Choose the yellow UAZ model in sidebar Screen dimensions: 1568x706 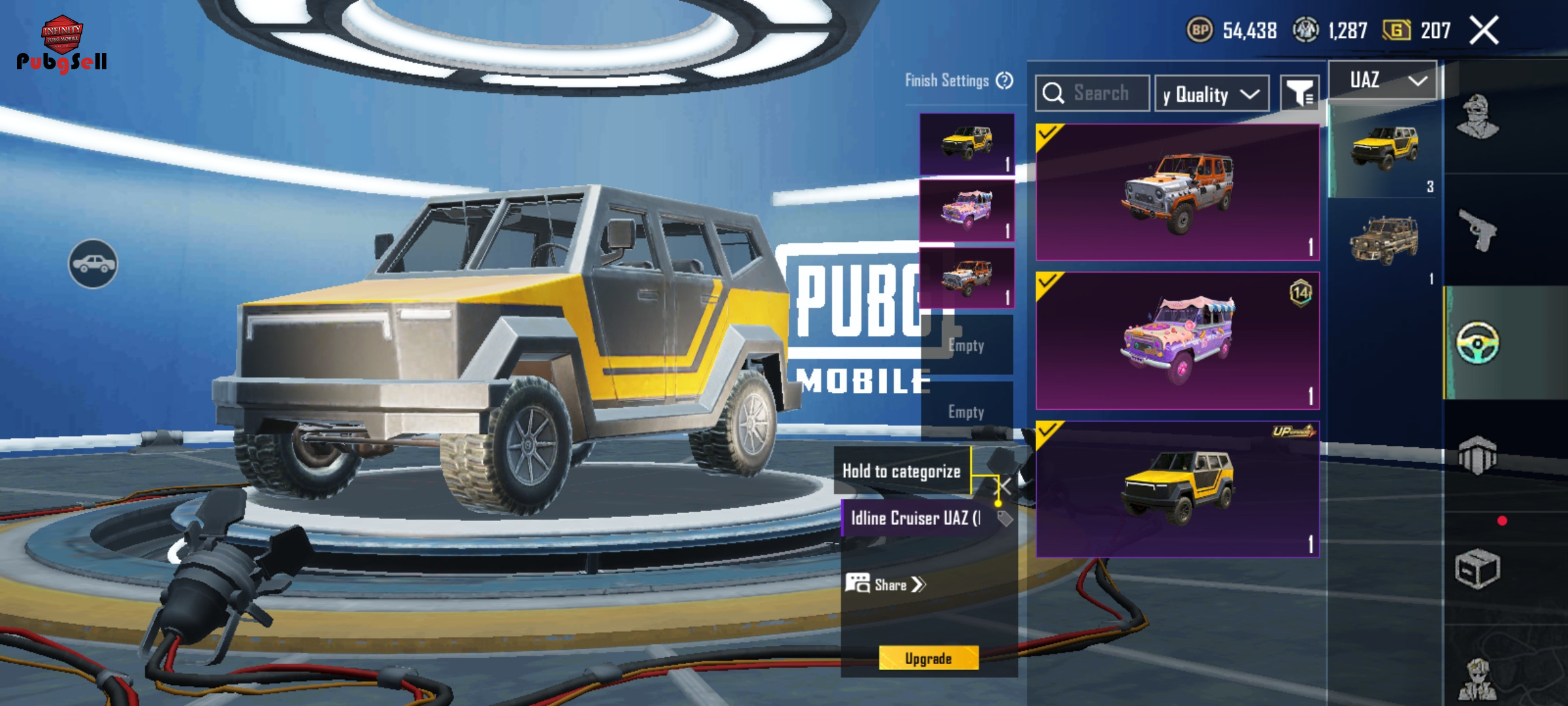1384,147
